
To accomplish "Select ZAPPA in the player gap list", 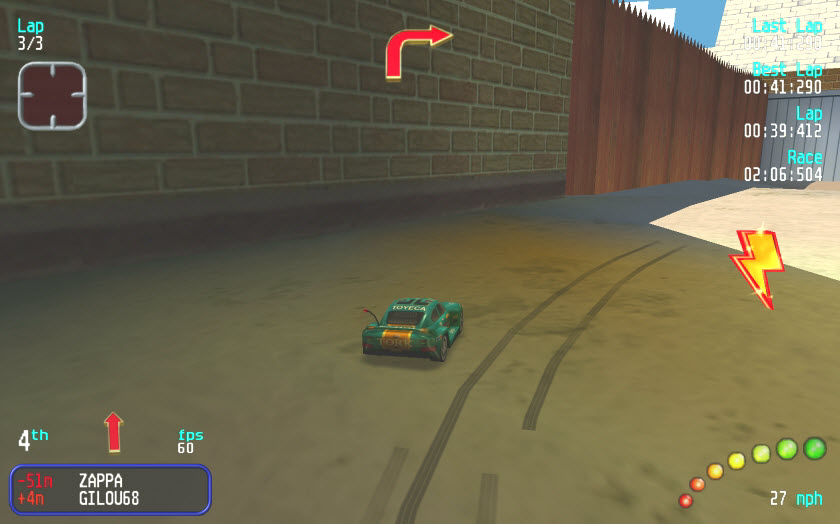I will click(100, 481).
